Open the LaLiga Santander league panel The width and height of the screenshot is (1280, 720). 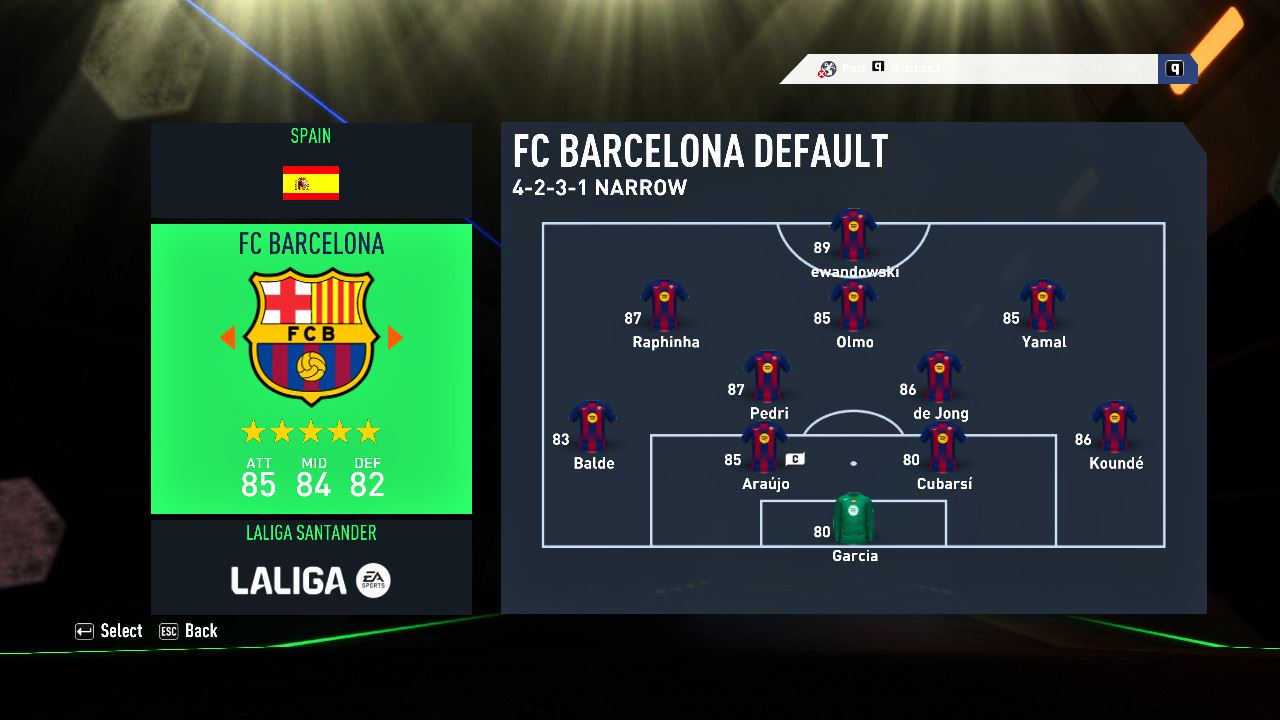[311, 567]
